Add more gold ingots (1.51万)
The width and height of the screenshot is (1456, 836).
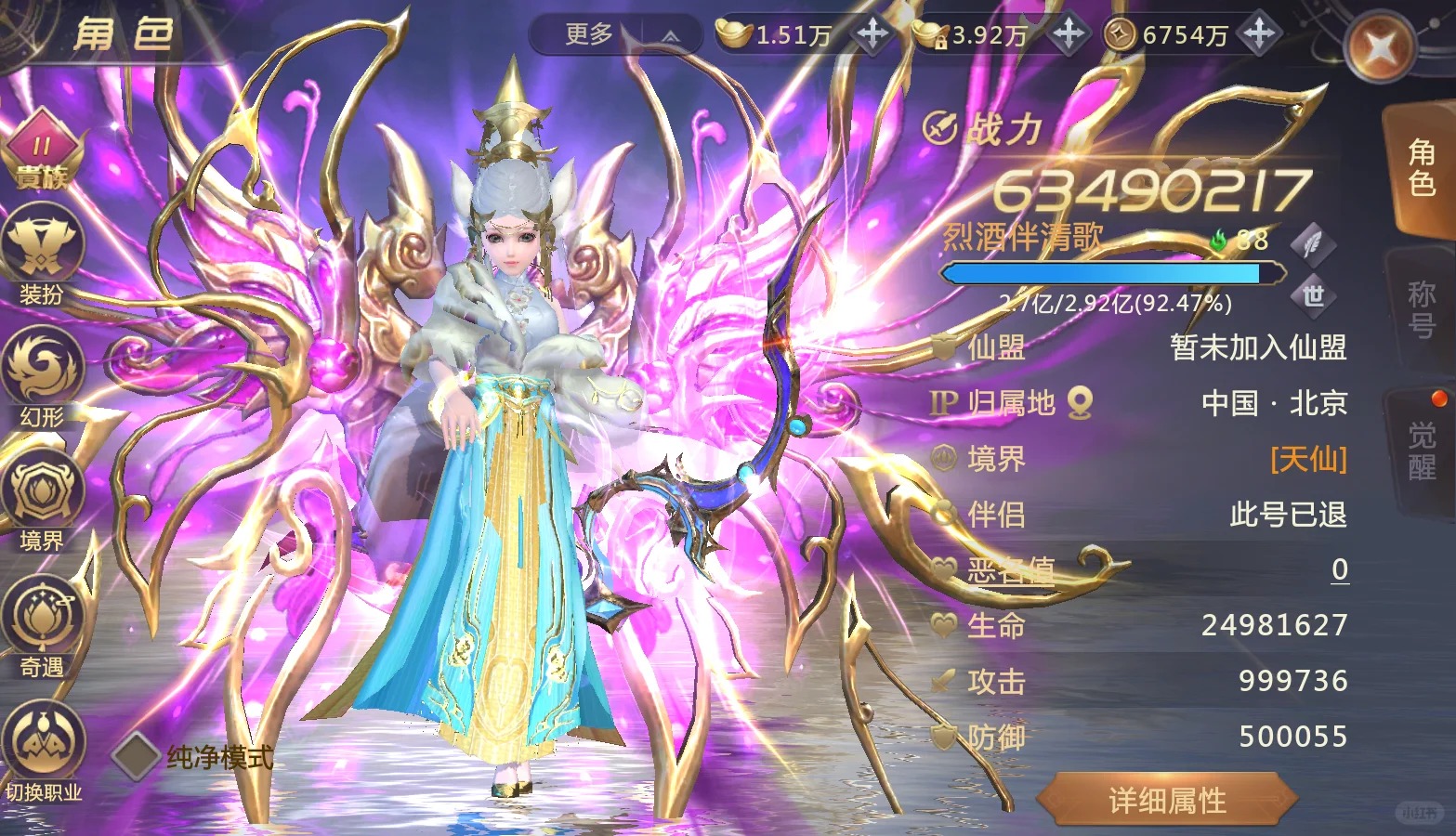coord(872,34)
